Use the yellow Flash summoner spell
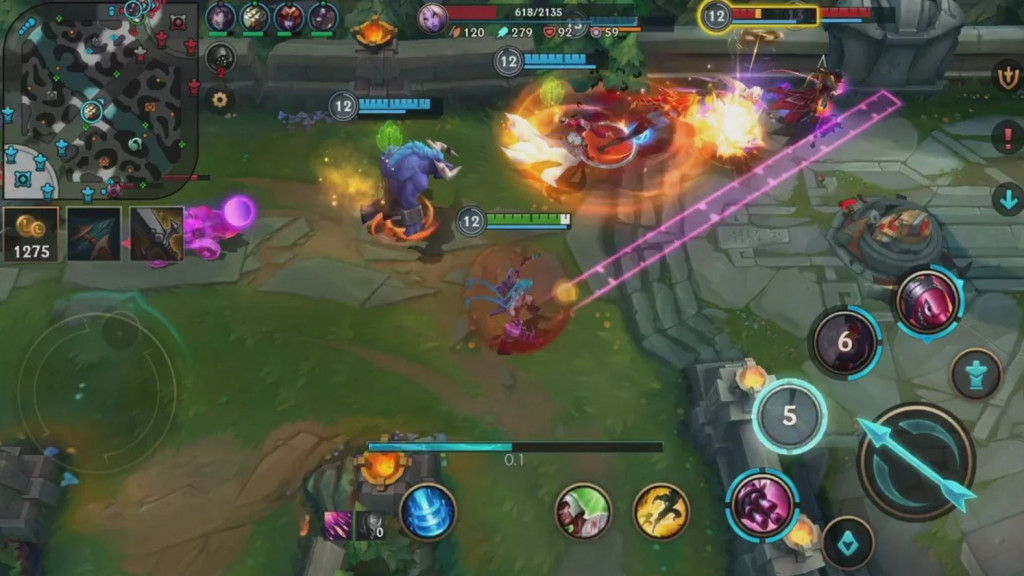Viewport: 1024px width, 576px height. tap(661, 511)
